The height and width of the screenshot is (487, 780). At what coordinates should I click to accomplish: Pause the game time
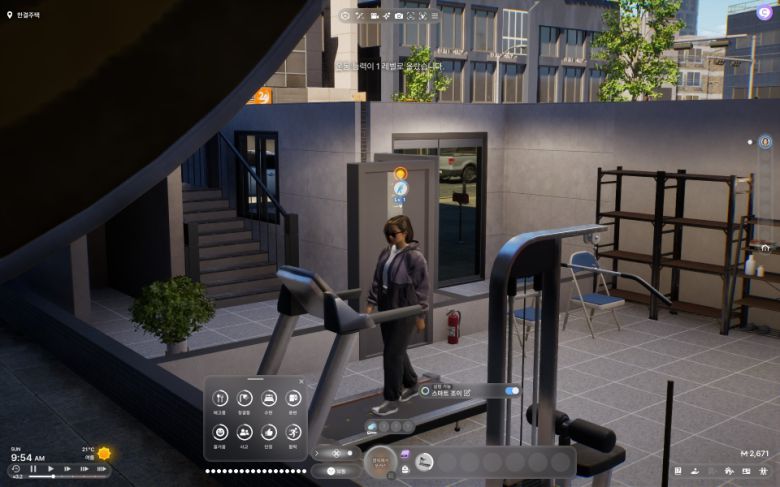pyautogui.click(x=33, y=468)
